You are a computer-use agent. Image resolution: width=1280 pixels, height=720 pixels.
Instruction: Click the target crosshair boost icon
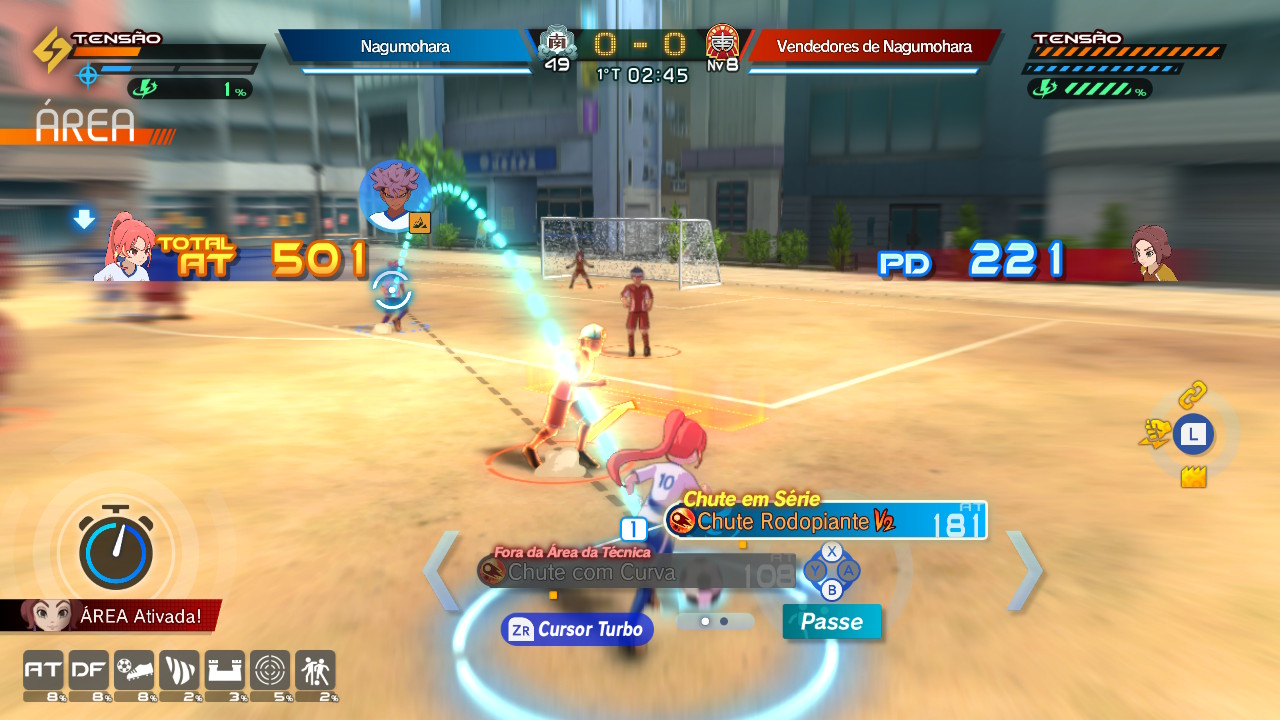tap(270, 670)
